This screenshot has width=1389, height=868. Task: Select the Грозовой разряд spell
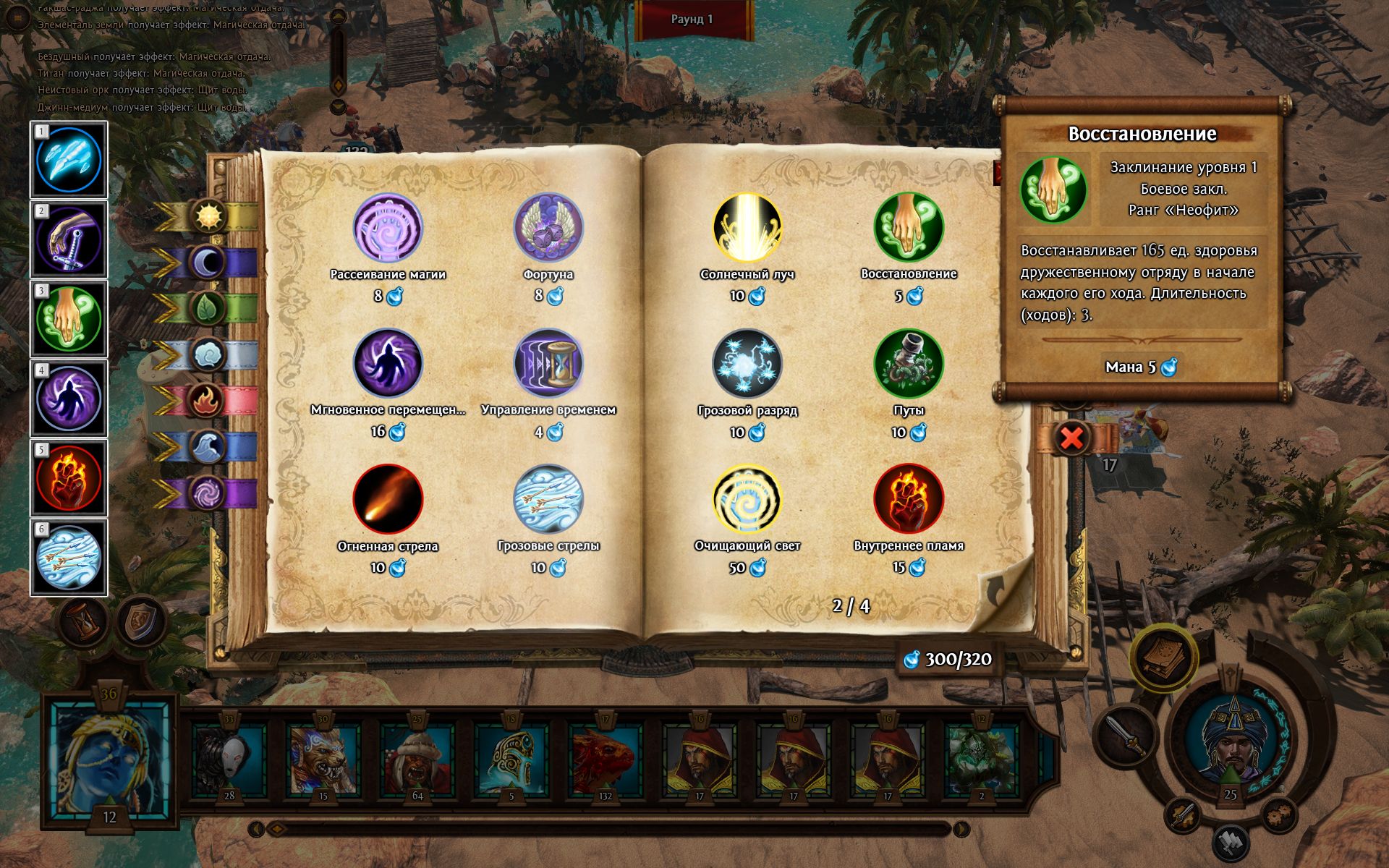[747, 364]
